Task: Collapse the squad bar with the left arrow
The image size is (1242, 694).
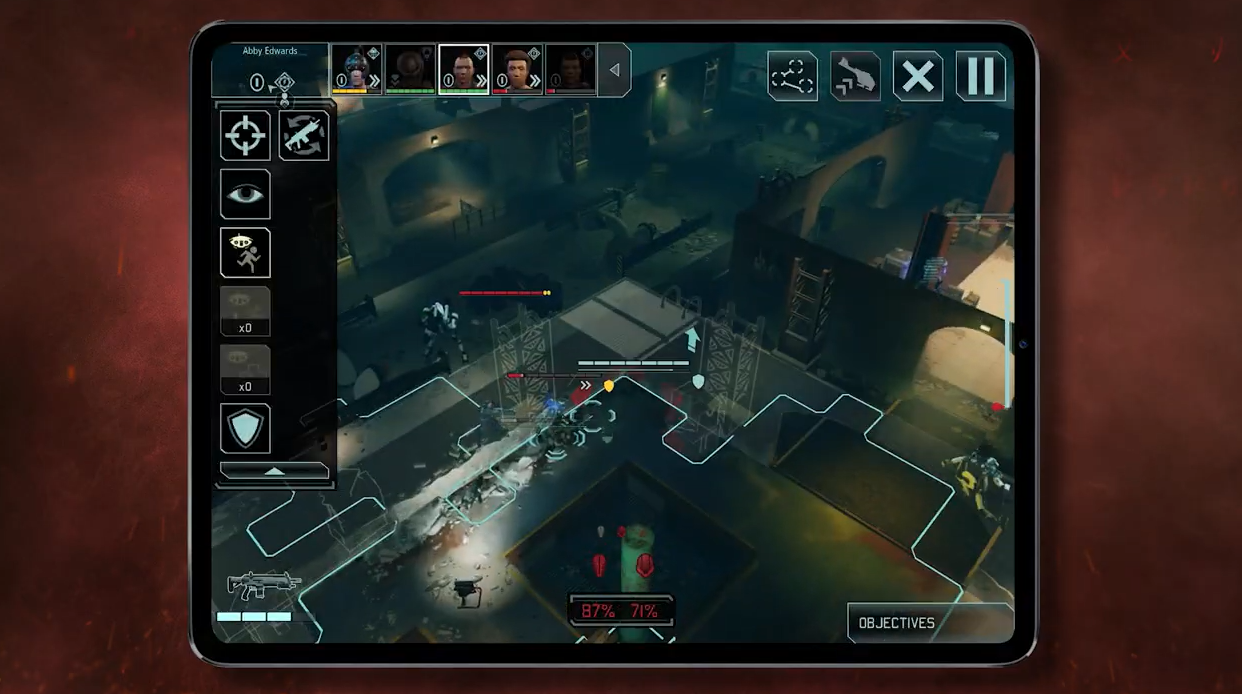Action: coord(614,70)
